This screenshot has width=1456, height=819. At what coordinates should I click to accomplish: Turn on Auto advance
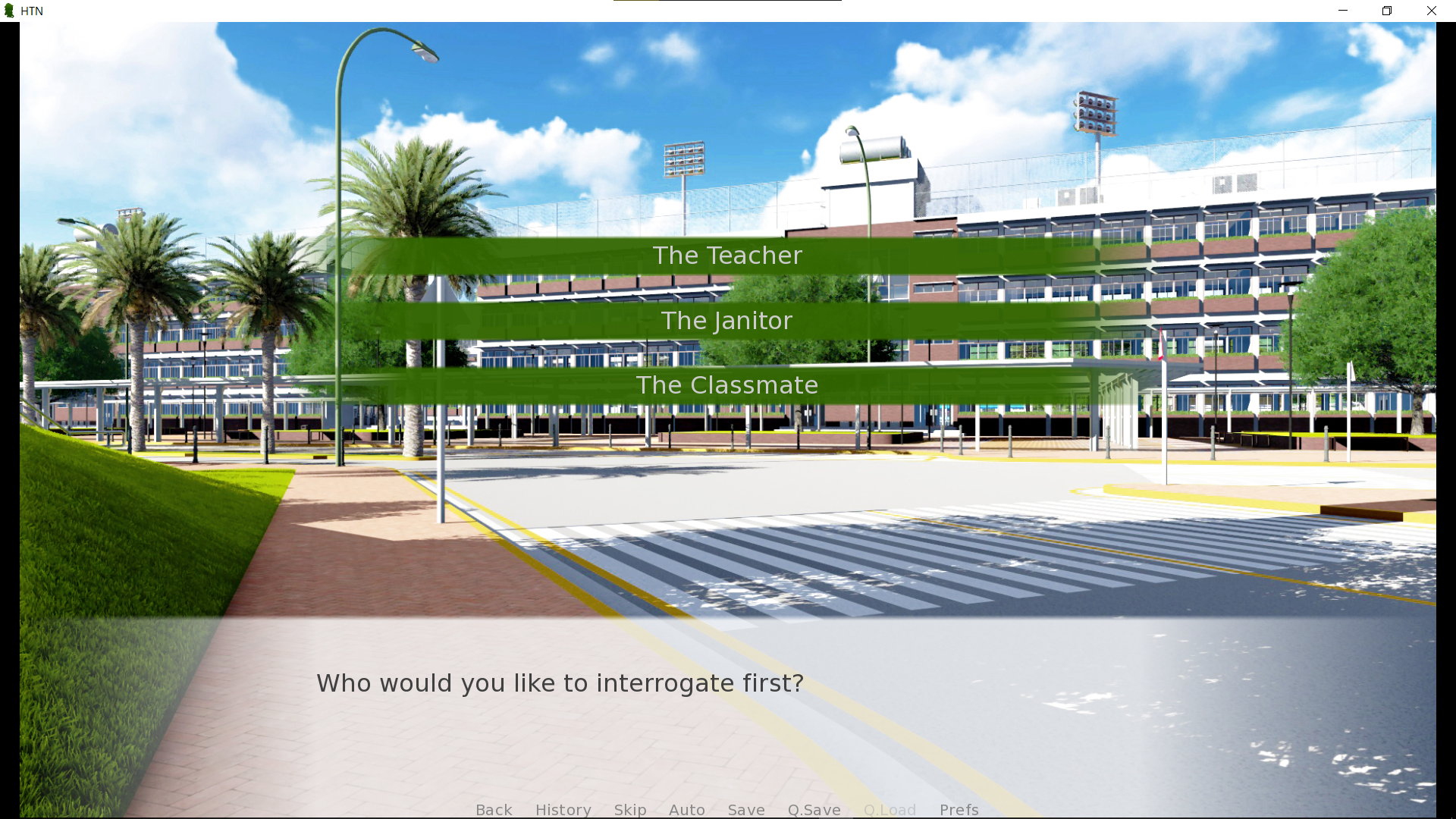coord(687,809)
